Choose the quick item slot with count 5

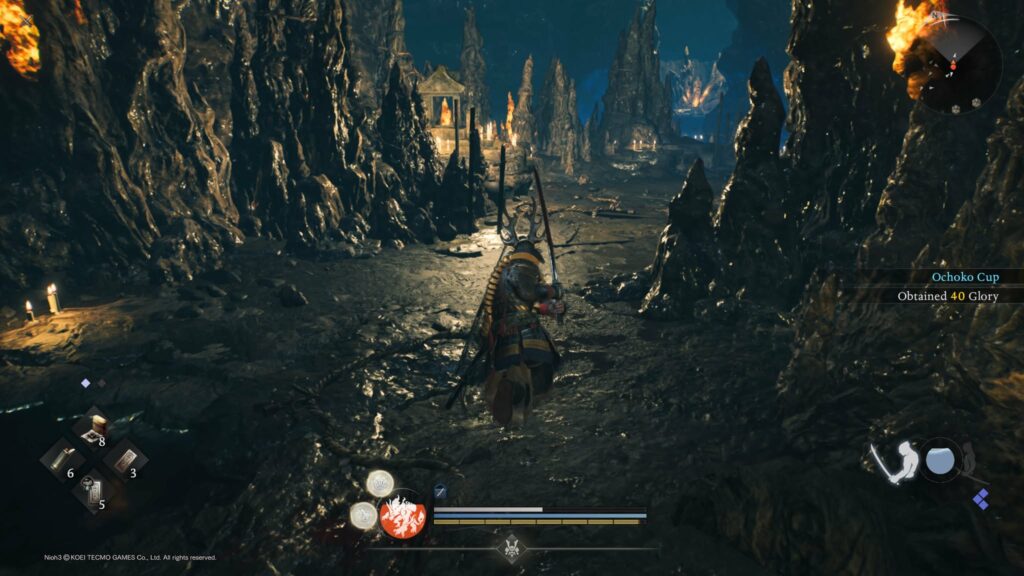[94, 492]
